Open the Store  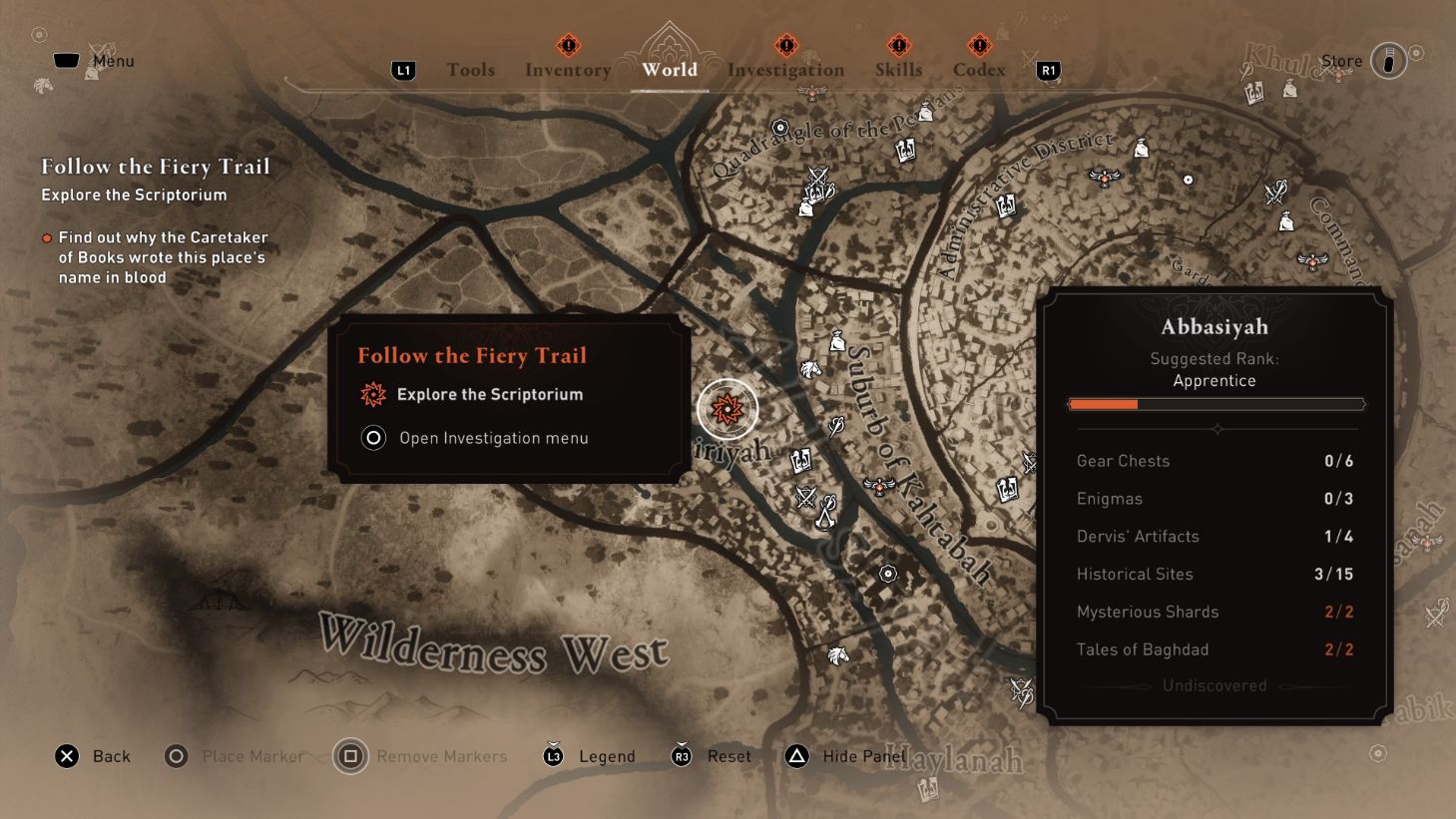point(1341,61)
